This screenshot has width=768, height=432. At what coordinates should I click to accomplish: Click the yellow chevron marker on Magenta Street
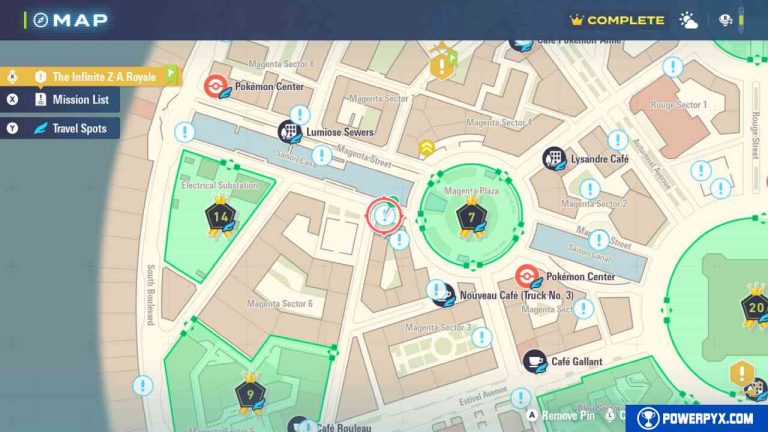[x=426, y=149]
